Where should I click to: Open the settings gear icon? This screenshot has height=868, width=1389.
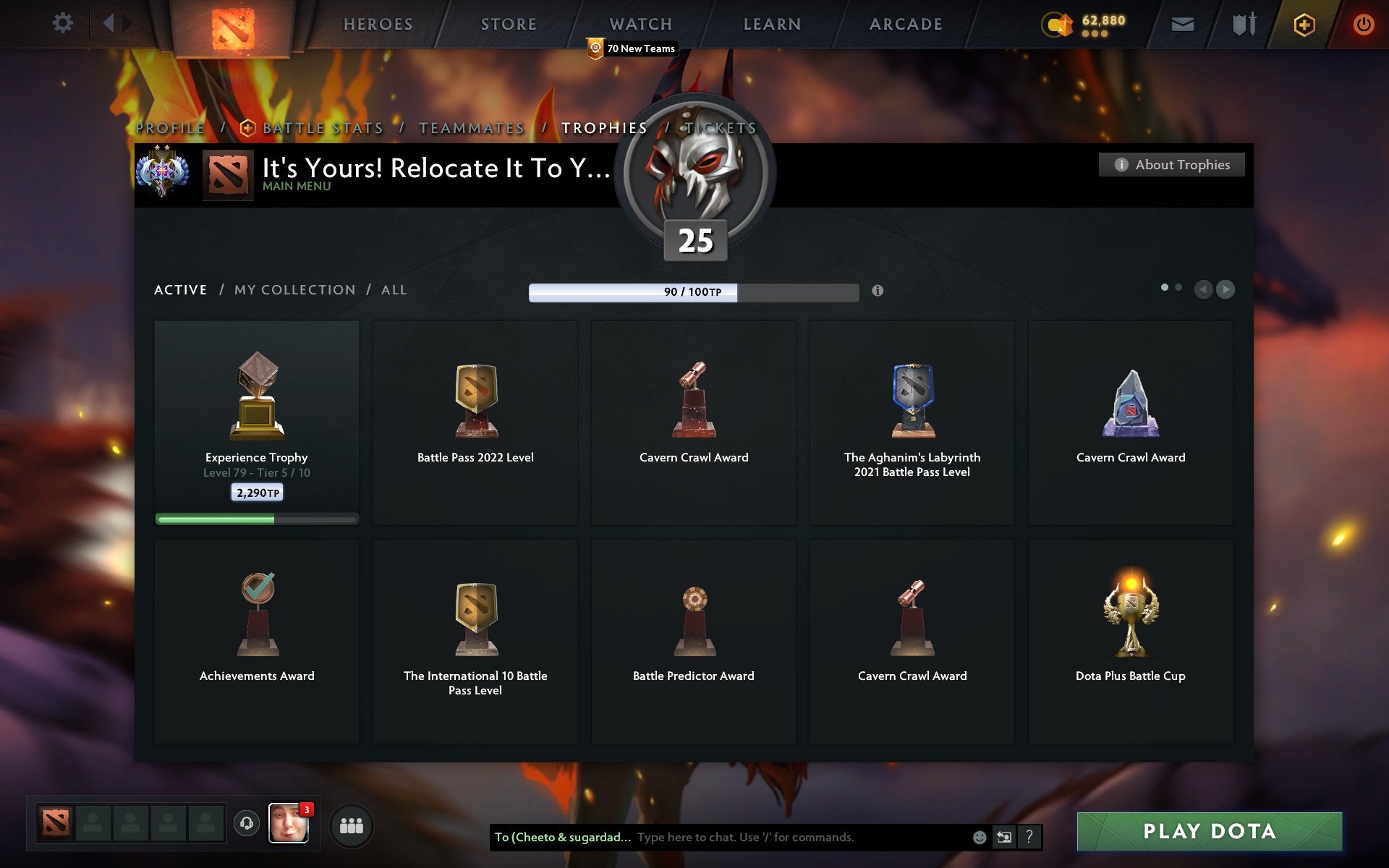[x=64, y=22]
